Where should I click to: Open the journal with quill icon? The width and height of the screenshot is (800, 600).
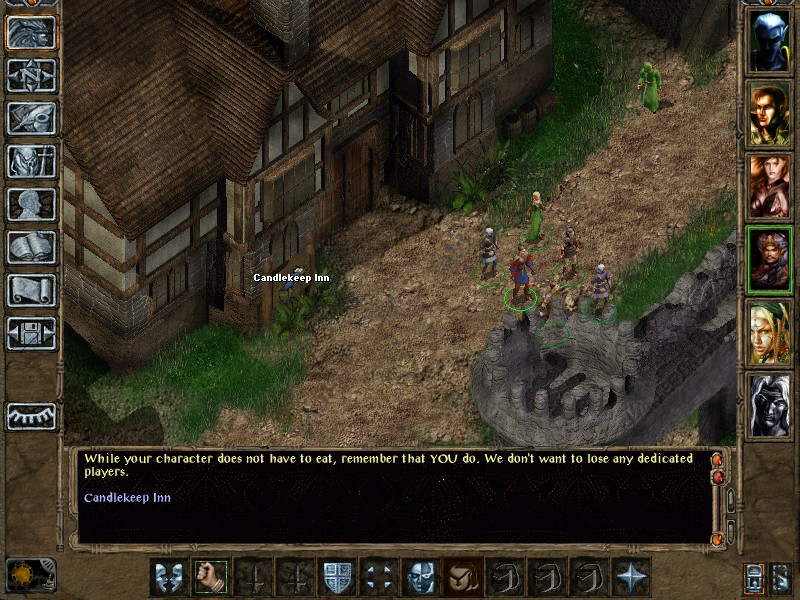(x=32, y=118)
